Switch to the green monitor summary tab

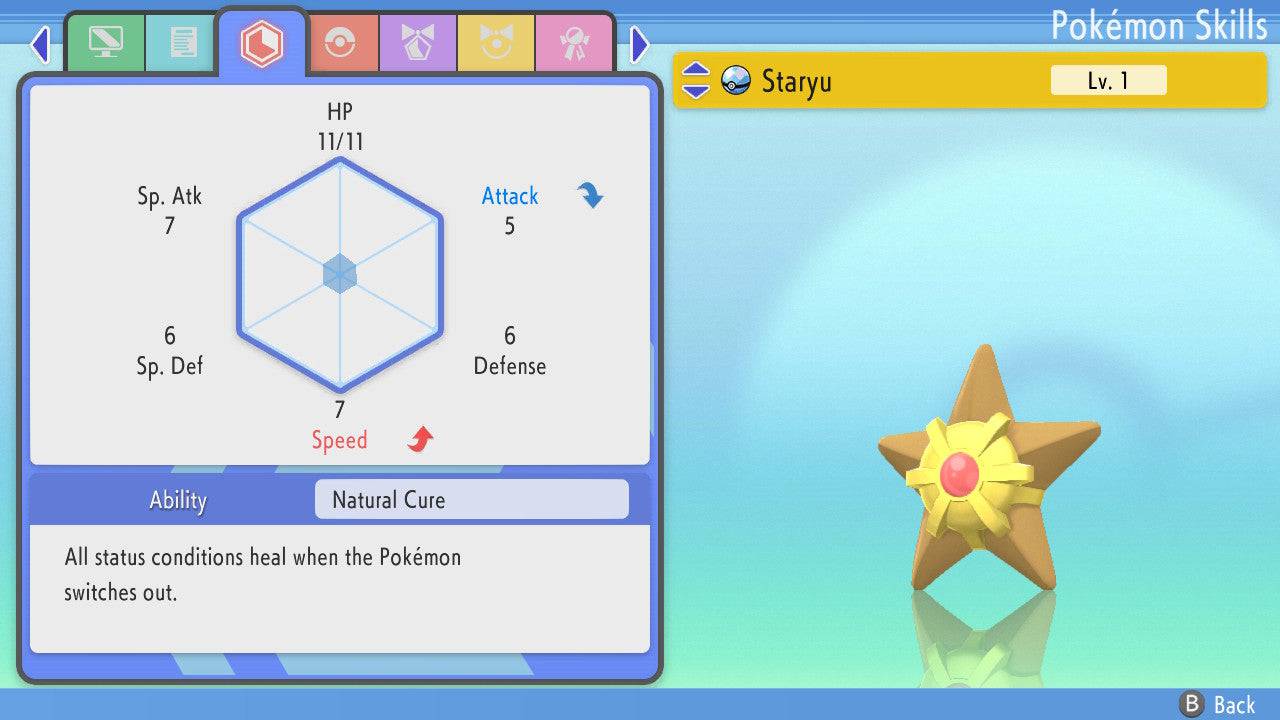pyautogui.click(x=105, y=42)
